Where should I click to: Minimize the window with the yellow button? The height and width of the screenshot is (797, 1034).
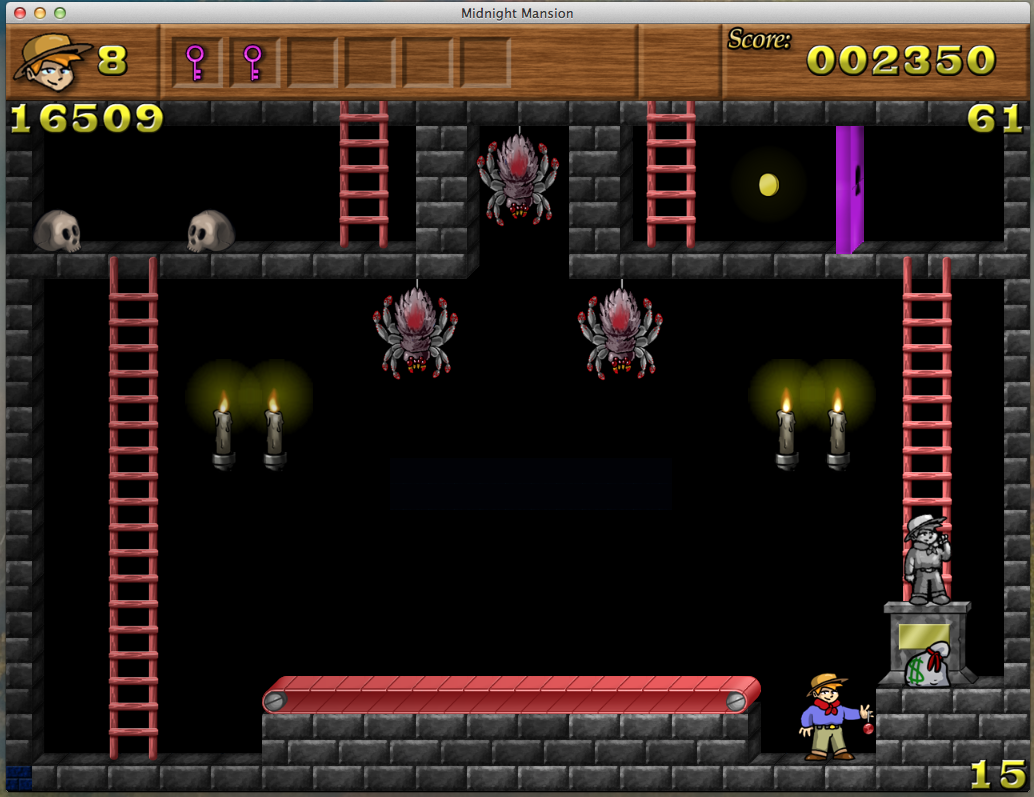(x=40, y=13)
